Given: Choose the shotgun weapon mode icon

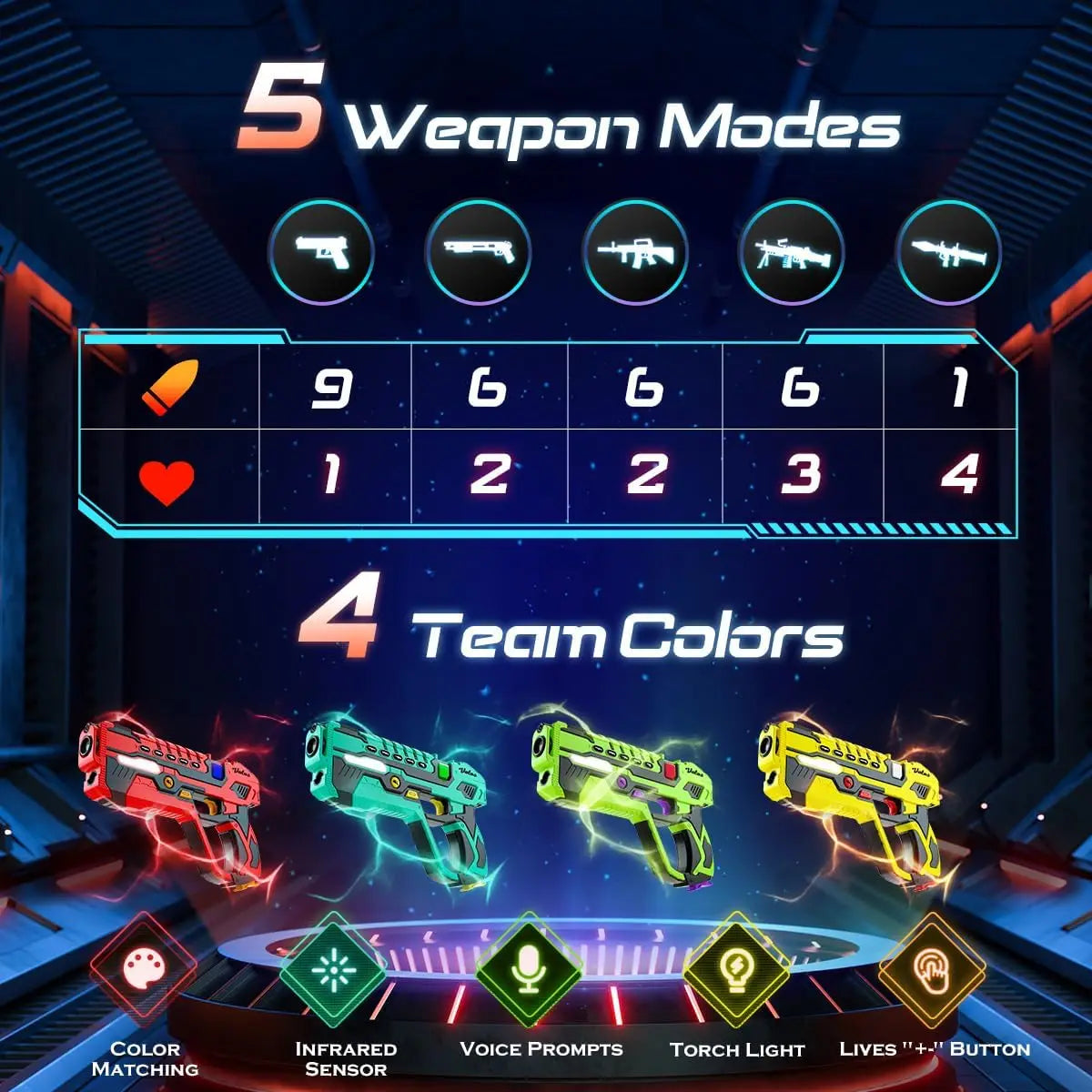Looking at the screenshot, I should tap(478, 252).
